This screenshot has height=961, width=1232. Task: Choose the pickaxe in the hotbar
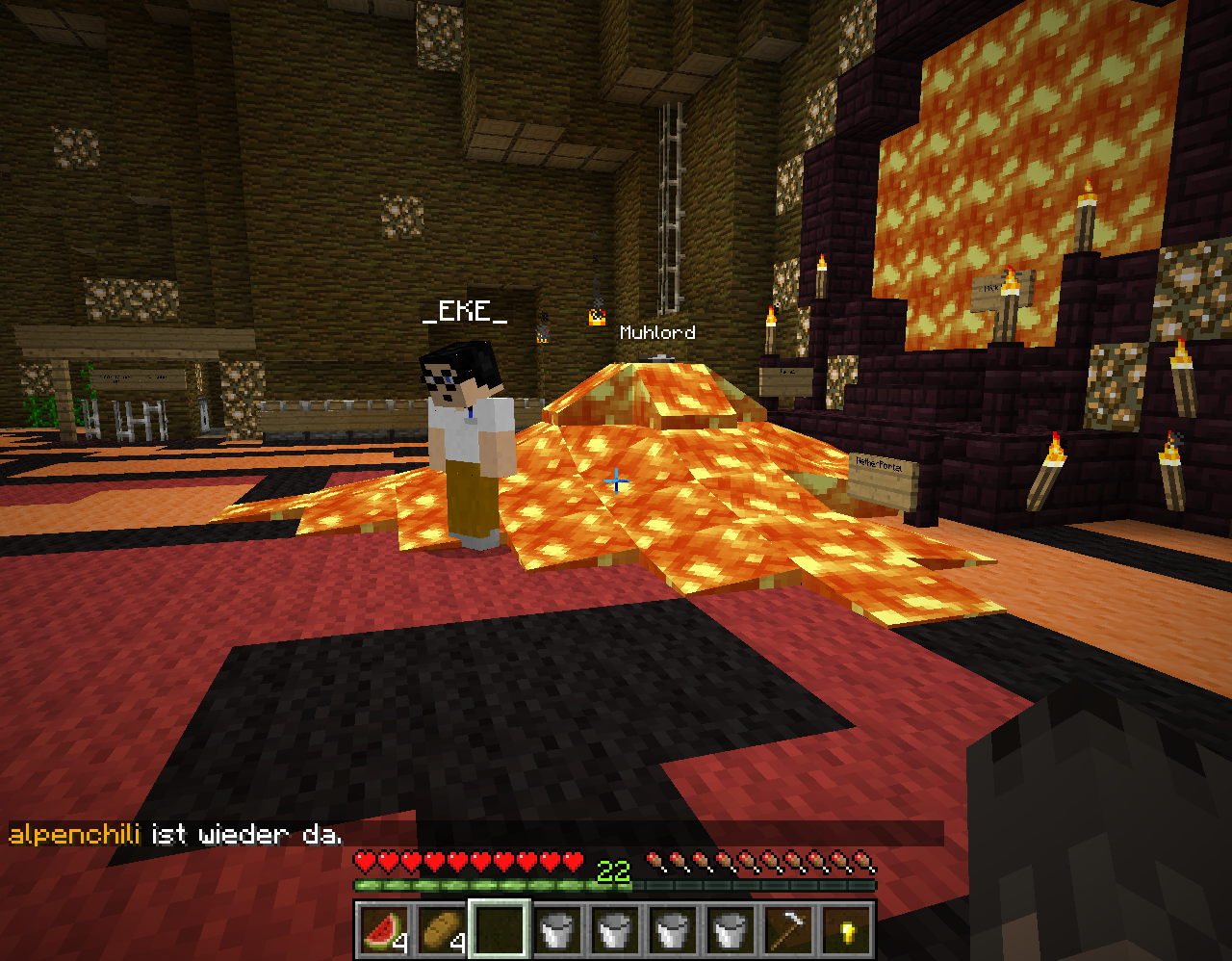787,930
